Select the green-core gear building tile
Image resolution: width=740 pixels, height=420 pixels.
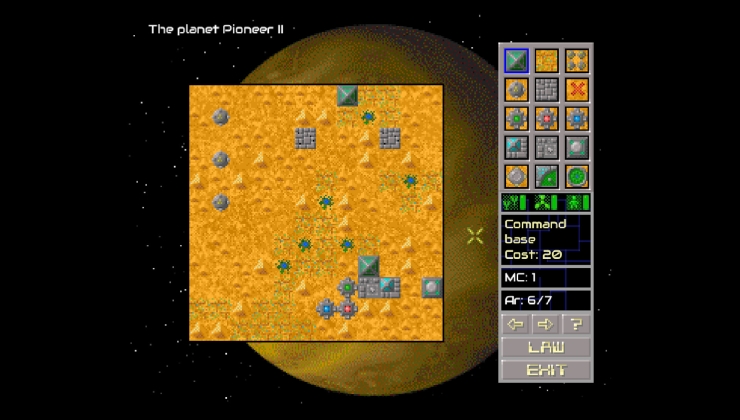click(x=517, y=119)
